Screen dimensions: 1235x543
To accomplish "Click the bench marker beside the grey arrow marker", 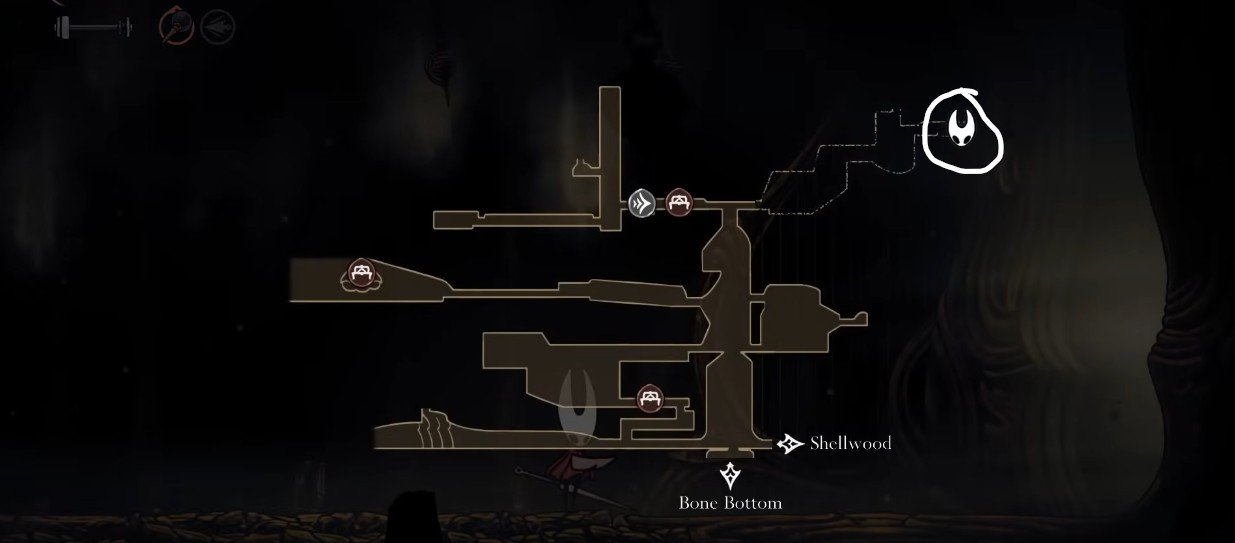I will tap(679, 203).
